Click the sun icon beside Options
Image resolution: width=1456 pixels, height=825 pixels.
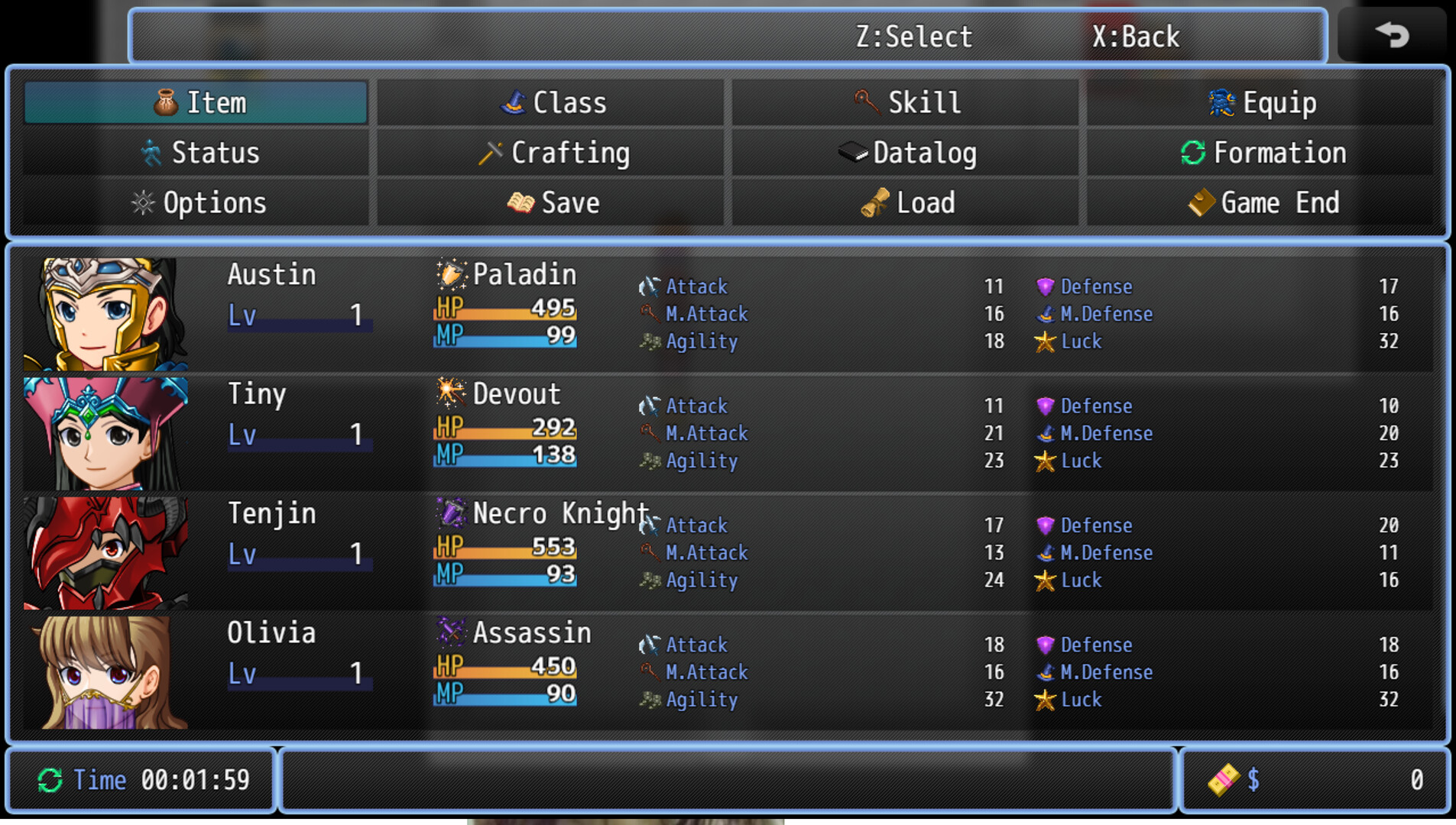[x=142, y=202]
